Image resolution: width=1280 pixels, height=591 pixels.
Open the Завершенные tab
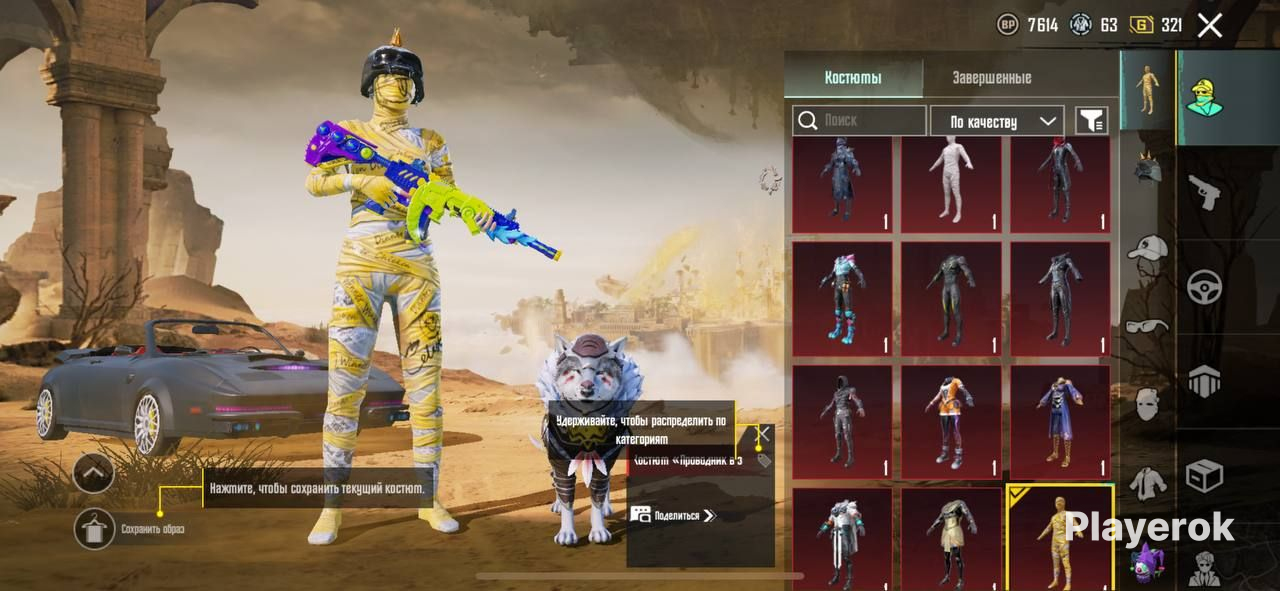point(991,78)
